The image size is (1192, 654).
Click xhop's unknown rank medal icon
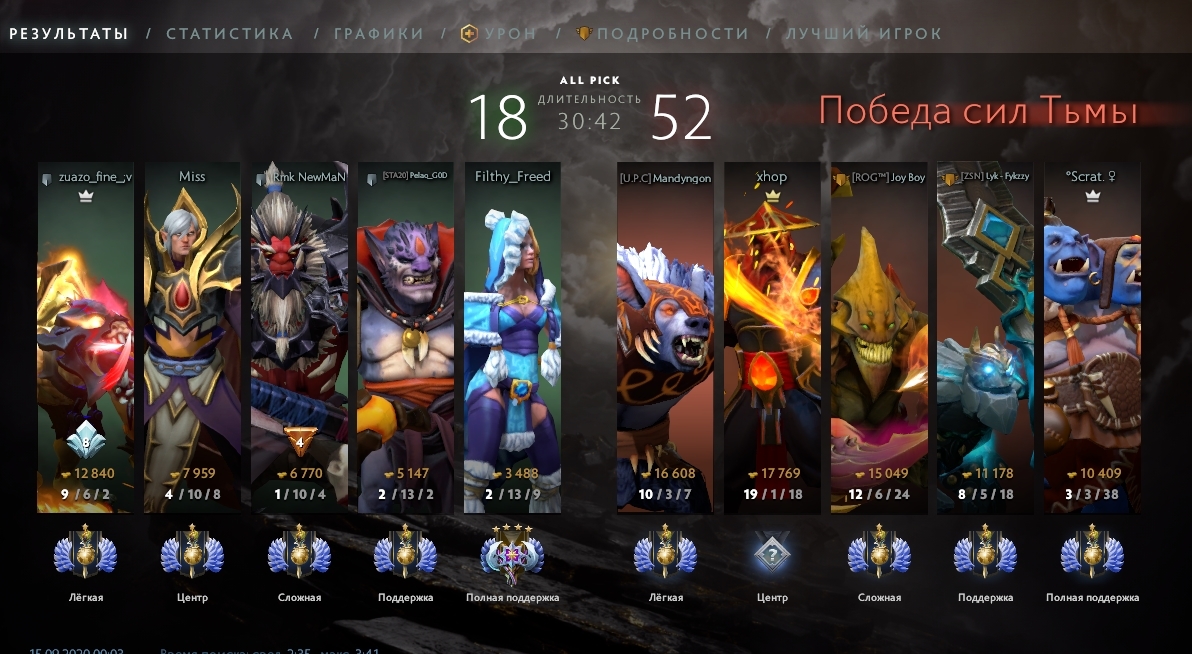(x=772, y=553)
